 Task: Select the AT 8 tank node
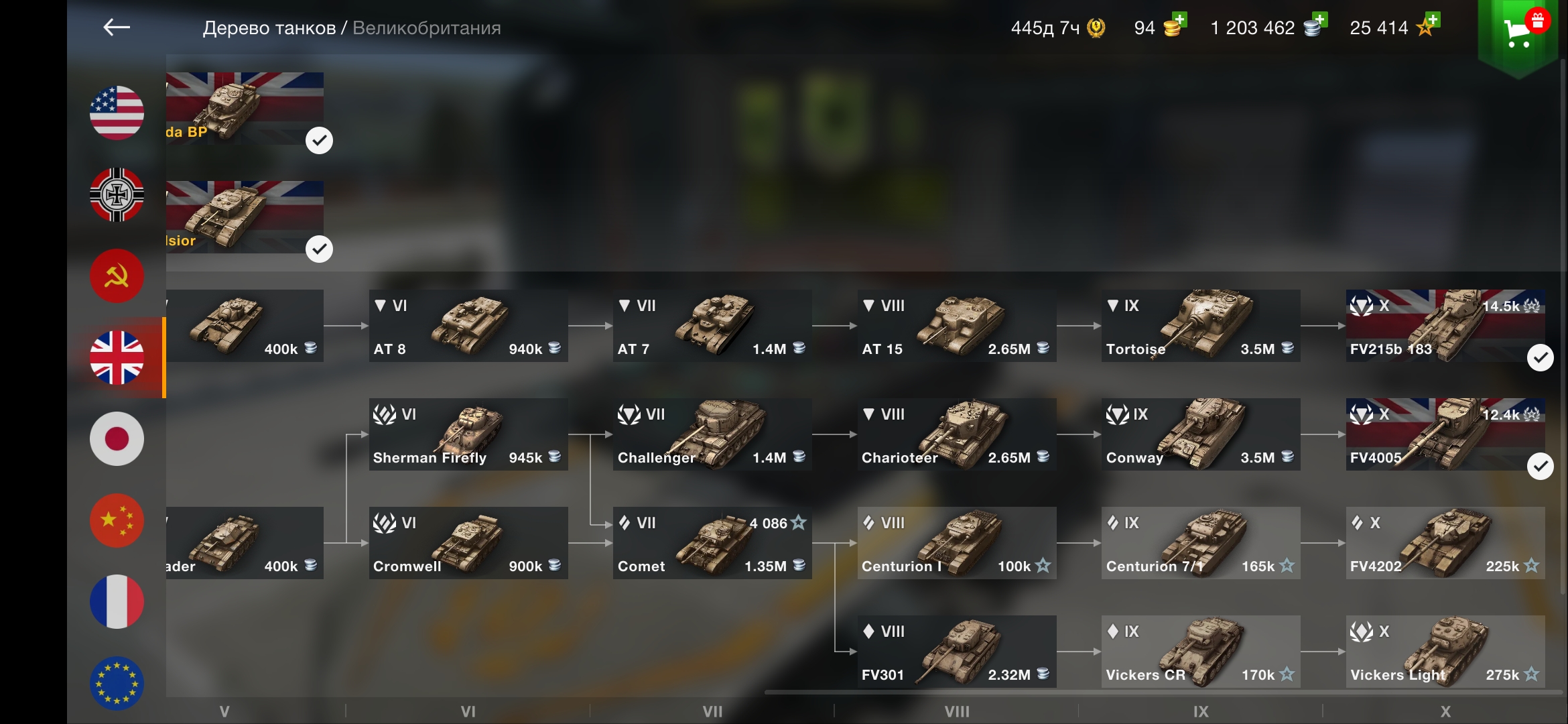(468, 326)
